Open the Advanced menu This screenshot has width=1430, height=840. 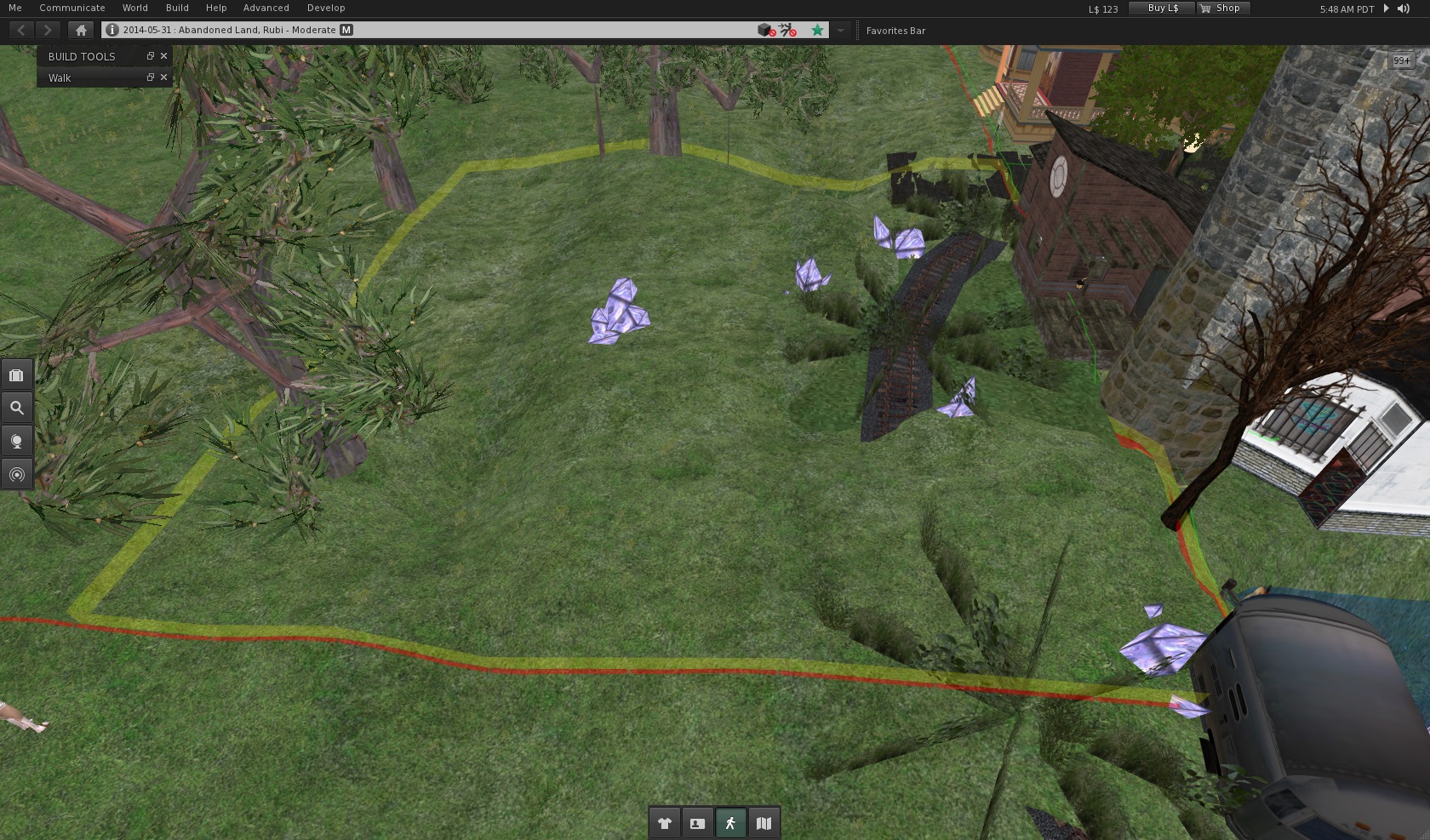coord(266,8)
